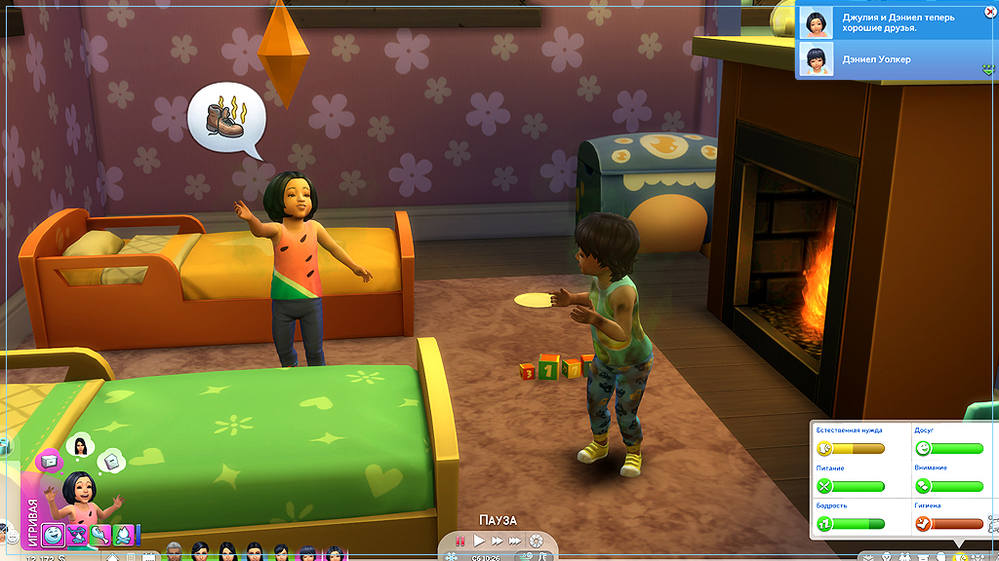
Task: Select the laughing face moodlet
Action: (53, 535)
